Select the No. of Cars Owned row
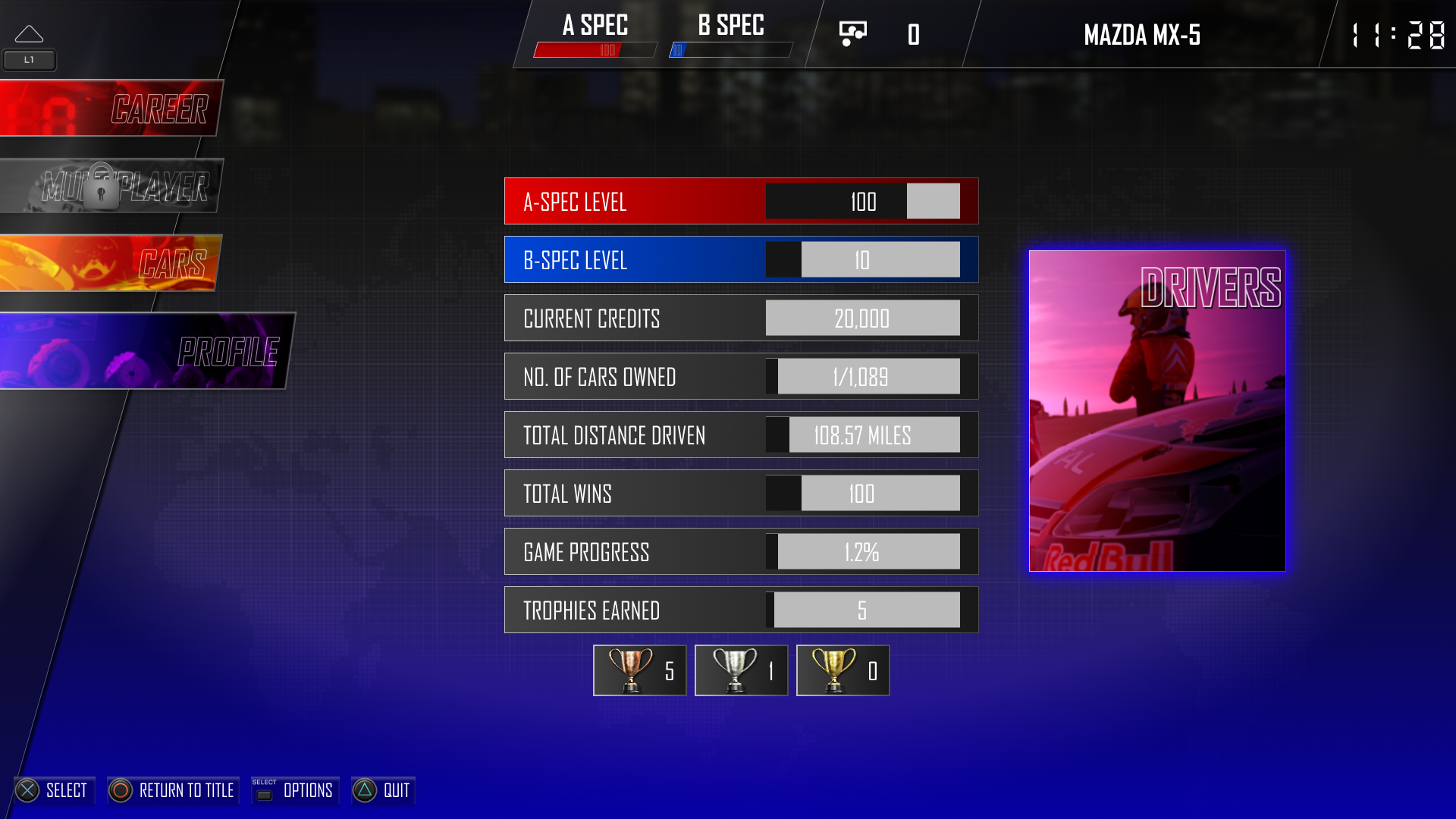 (741, 376)
